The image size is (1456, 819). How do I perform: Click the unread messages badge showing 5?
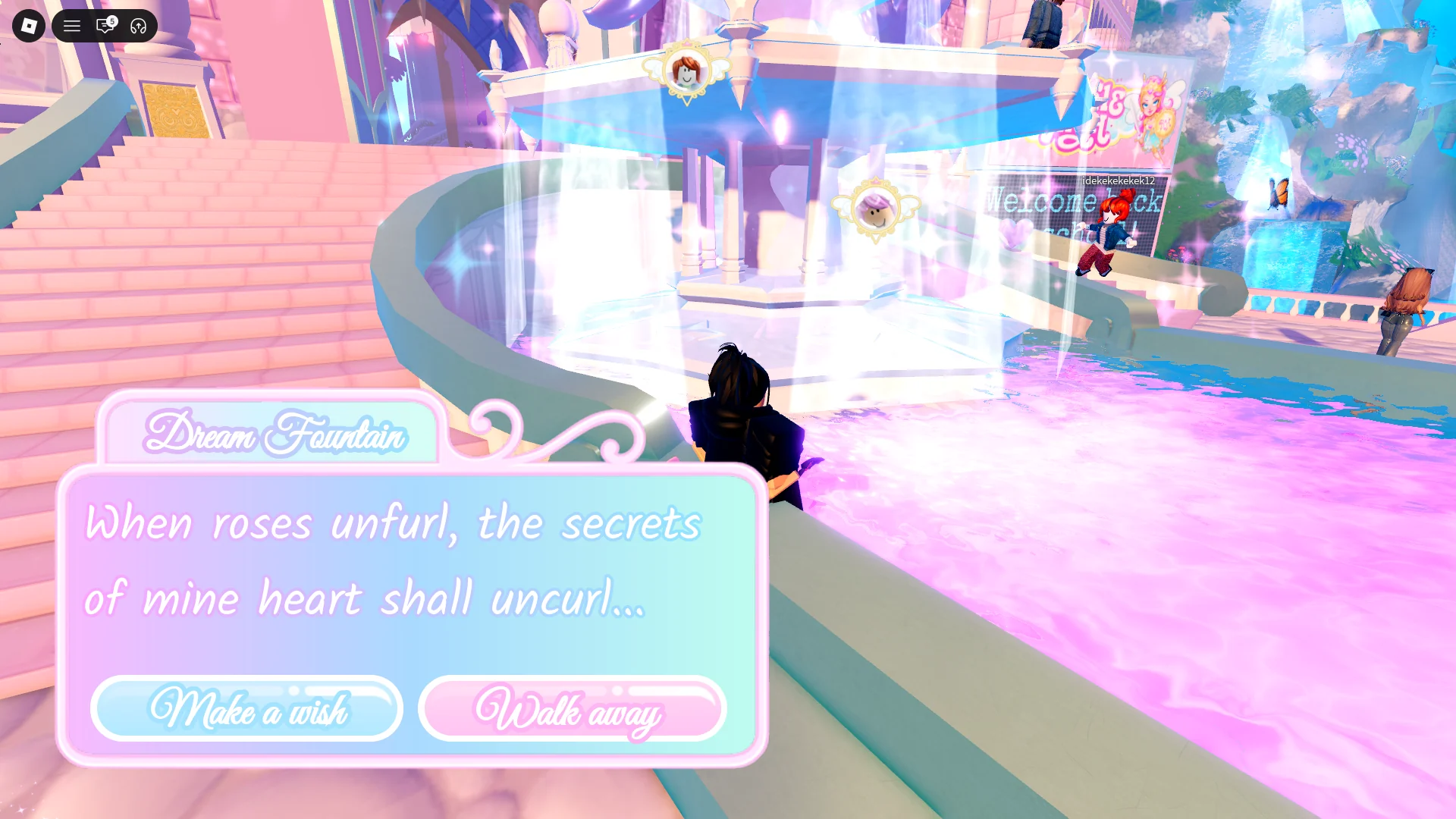tap(111, 18)
